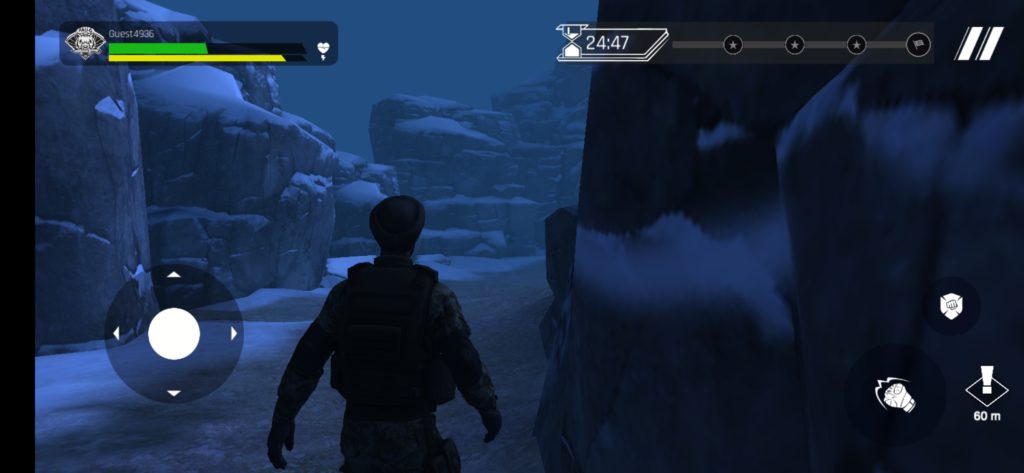The height and width of the screenshot is (473, 1024).
Task: Tap the punch attack fist button
Action: (x=893, y=394)
